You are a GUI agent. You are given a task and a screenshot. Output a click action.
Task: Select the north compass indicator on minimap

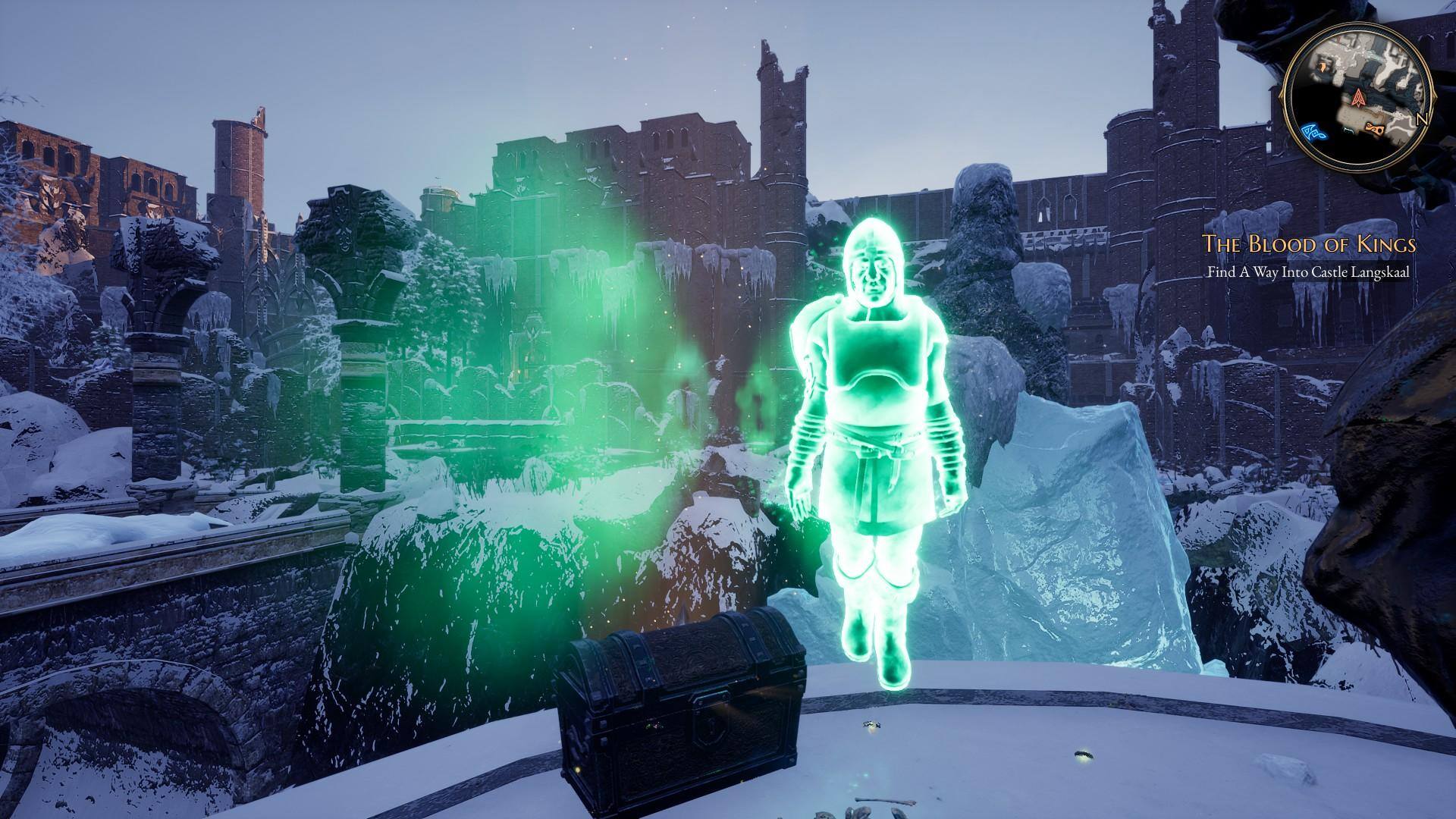pos(1422,120)
